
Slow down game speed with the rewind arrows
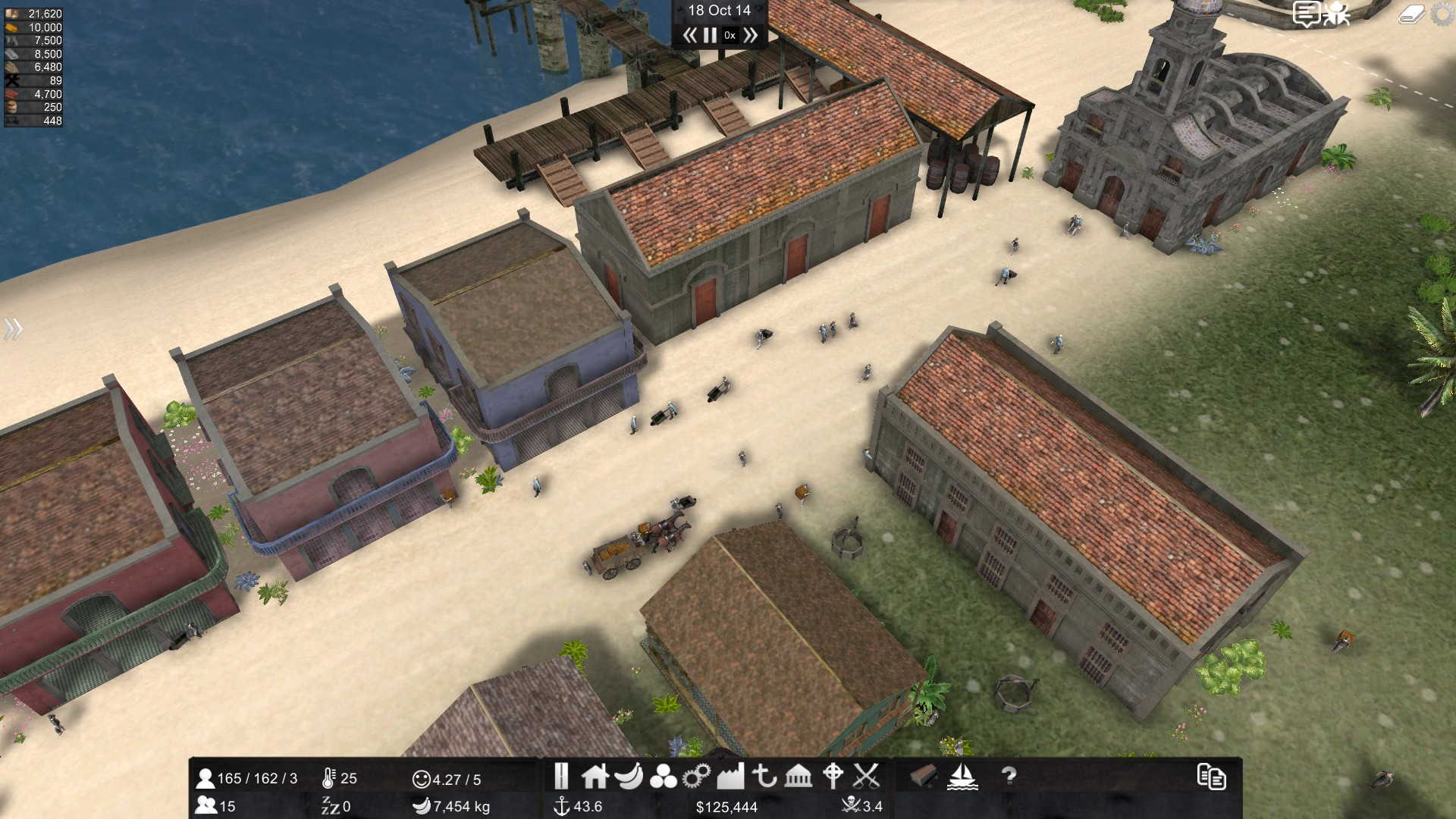(x=689, y=35)
